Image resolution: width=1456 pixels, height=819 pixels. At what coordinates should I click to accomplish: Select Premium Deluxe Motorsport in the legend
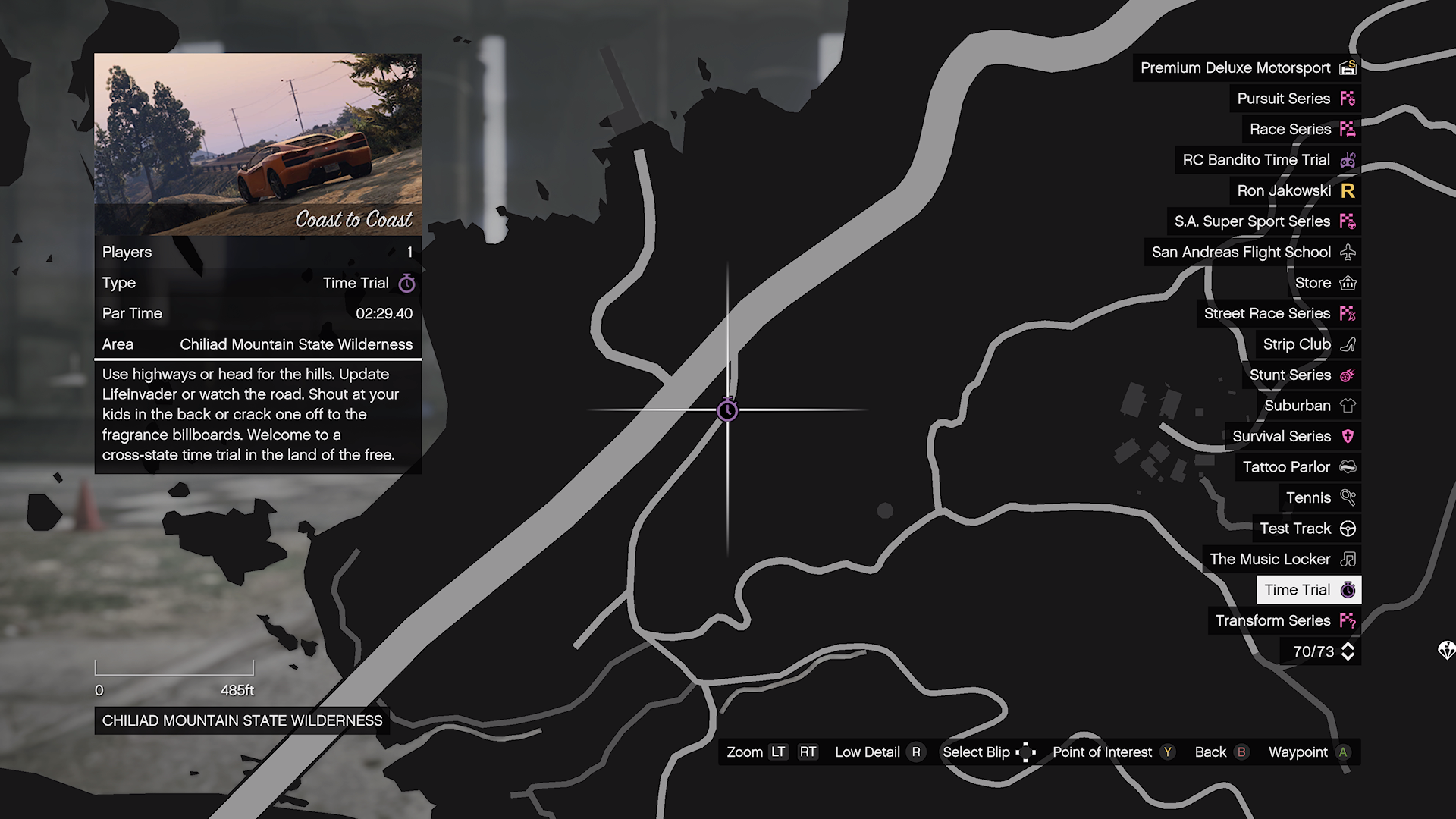pyautogui.click(x=1247, y=68)
